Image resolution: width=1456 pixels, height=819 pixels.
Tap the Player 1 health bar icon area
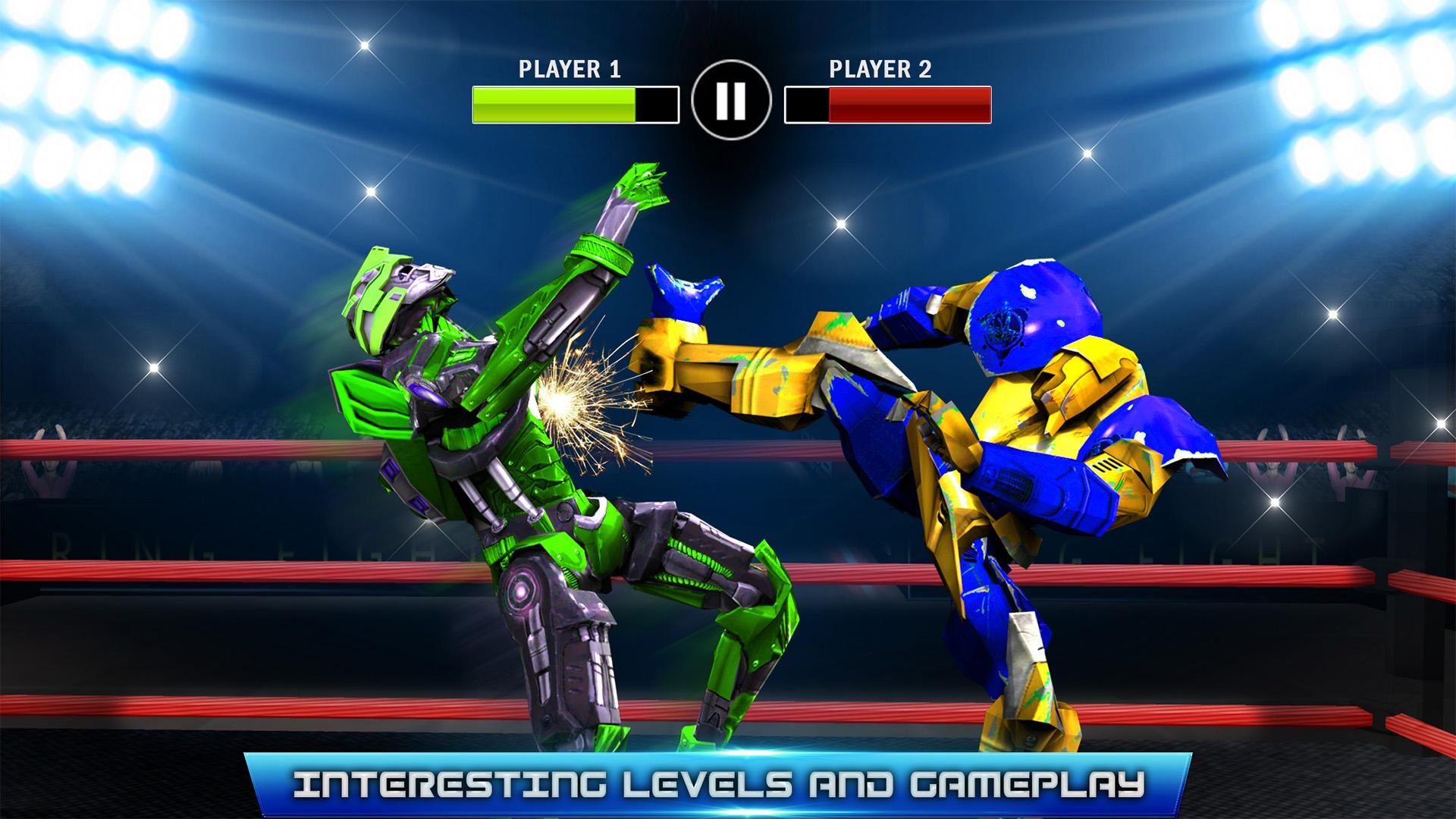573,104
